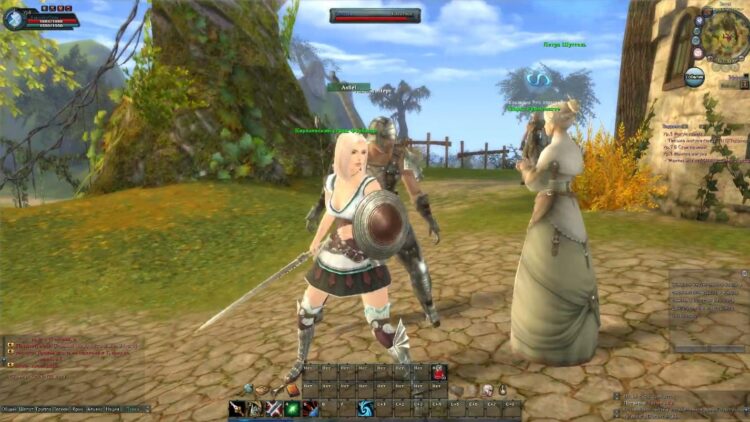Select the red potion hotbar slot
Viewport: 750px width, 422px height.
click(438, 372)
